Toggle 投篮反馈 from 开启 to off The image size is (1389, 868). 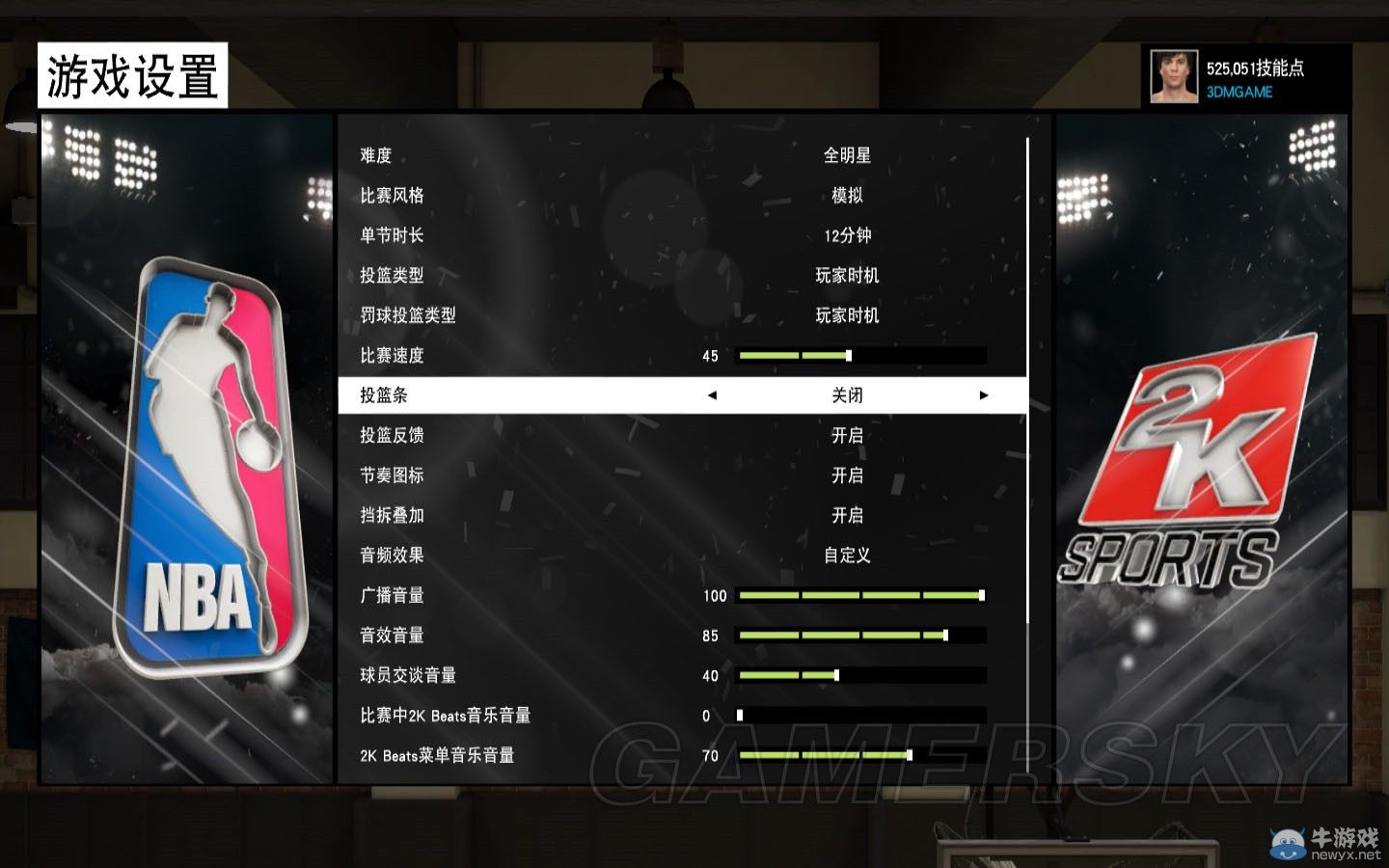847,435
